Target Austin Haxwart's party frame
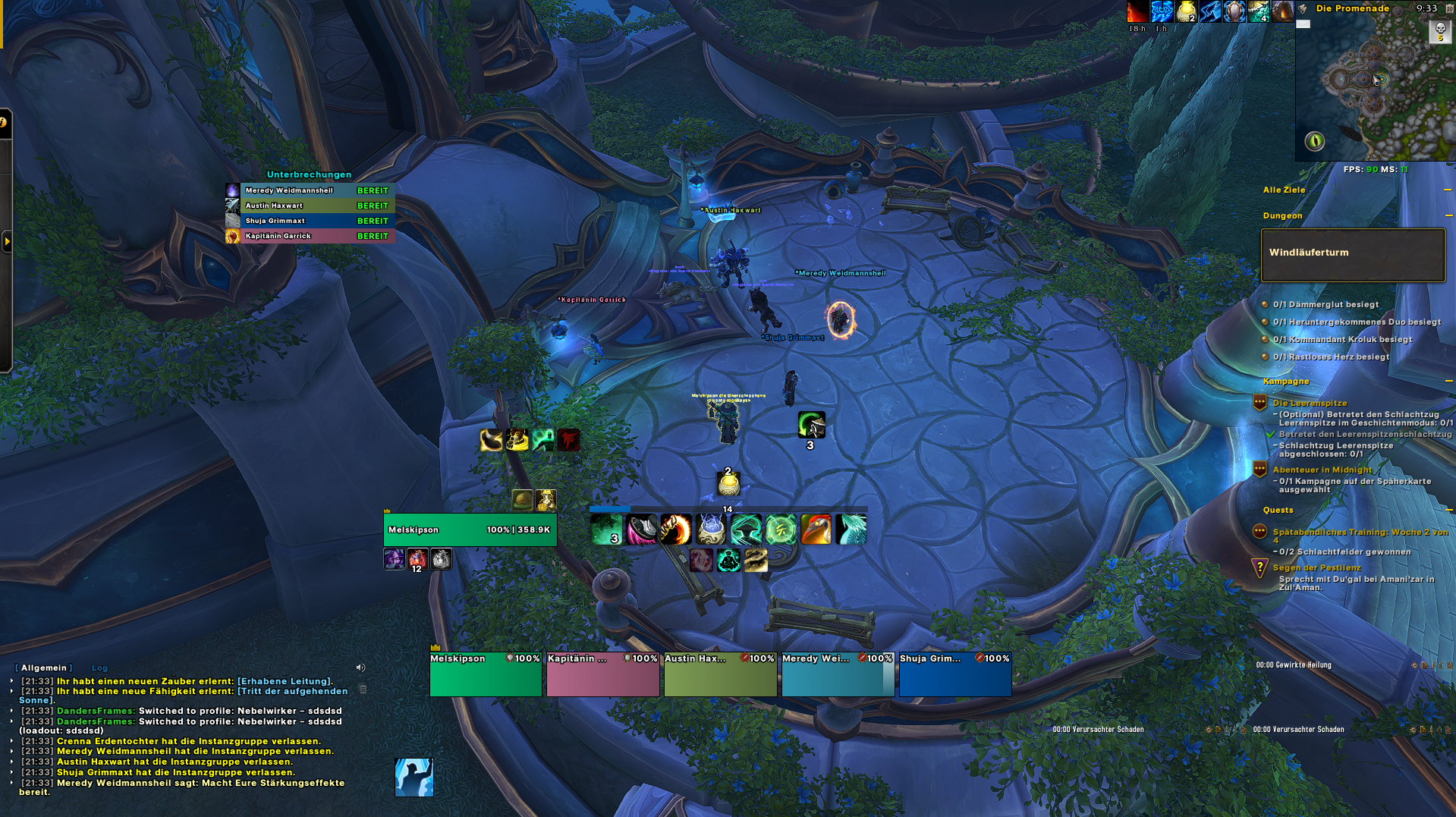Image resolution: width=1456 pixels, height=817 pixels. [x=720, y=674]
